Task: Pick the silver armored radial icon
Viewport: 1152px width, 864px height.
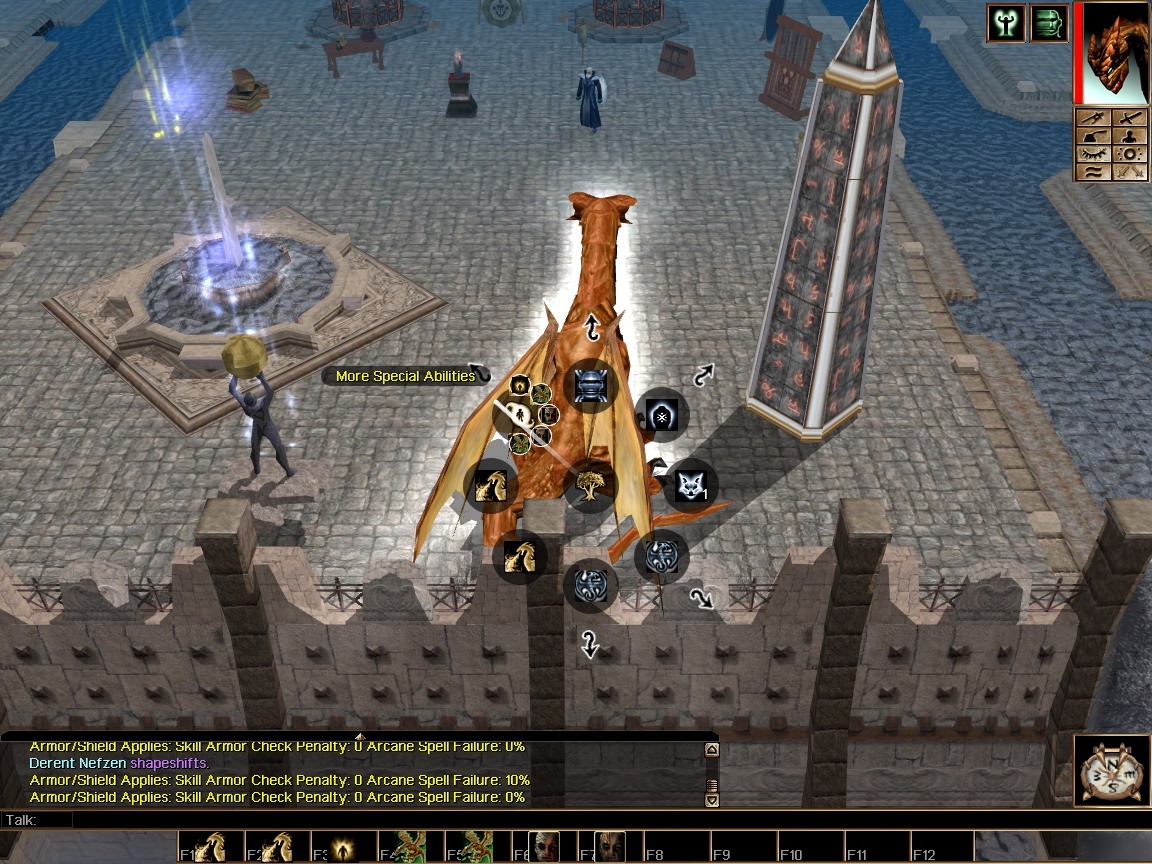Action: [590, 386]
